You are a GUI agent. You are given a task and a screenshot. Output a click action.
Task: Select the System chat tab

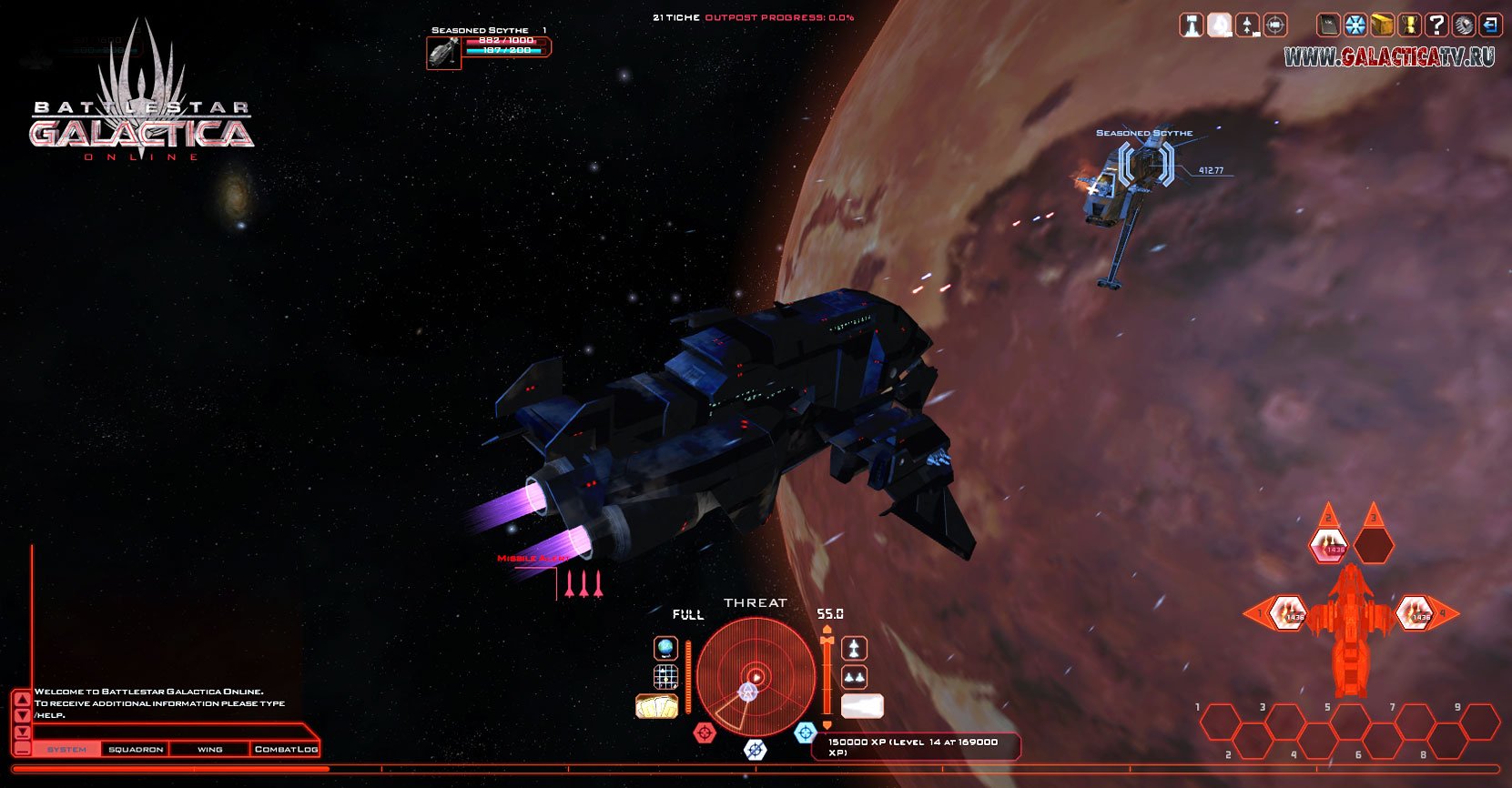click(66, 749)
